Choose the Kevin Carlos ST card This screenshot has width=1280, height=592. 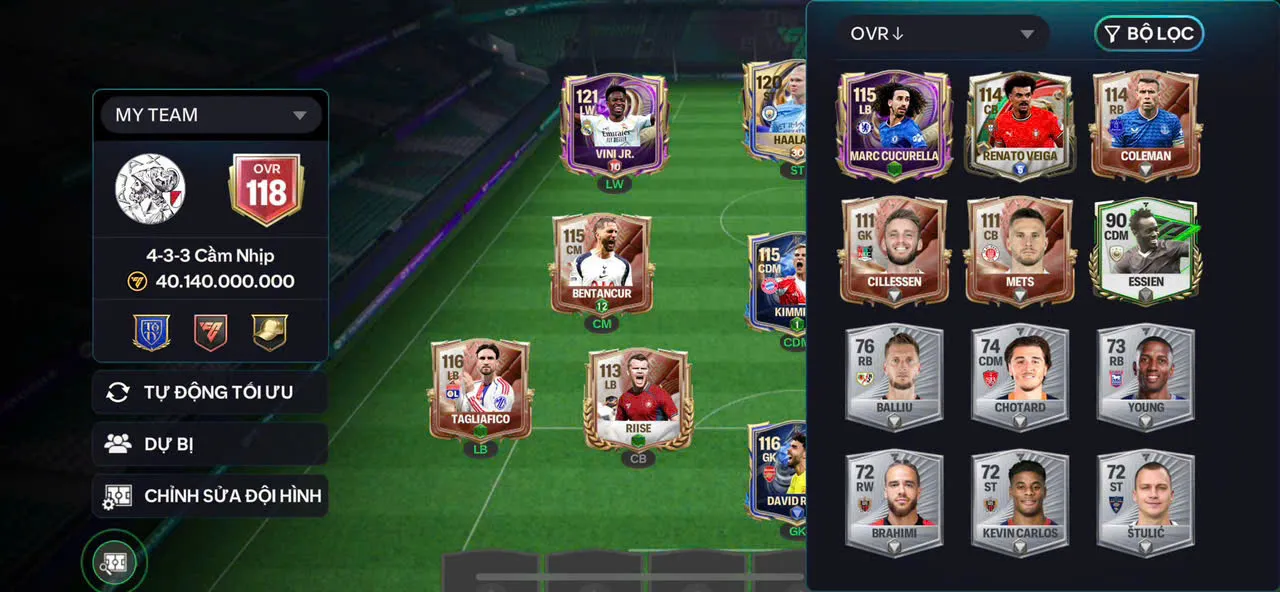(x=1020, y=502)
